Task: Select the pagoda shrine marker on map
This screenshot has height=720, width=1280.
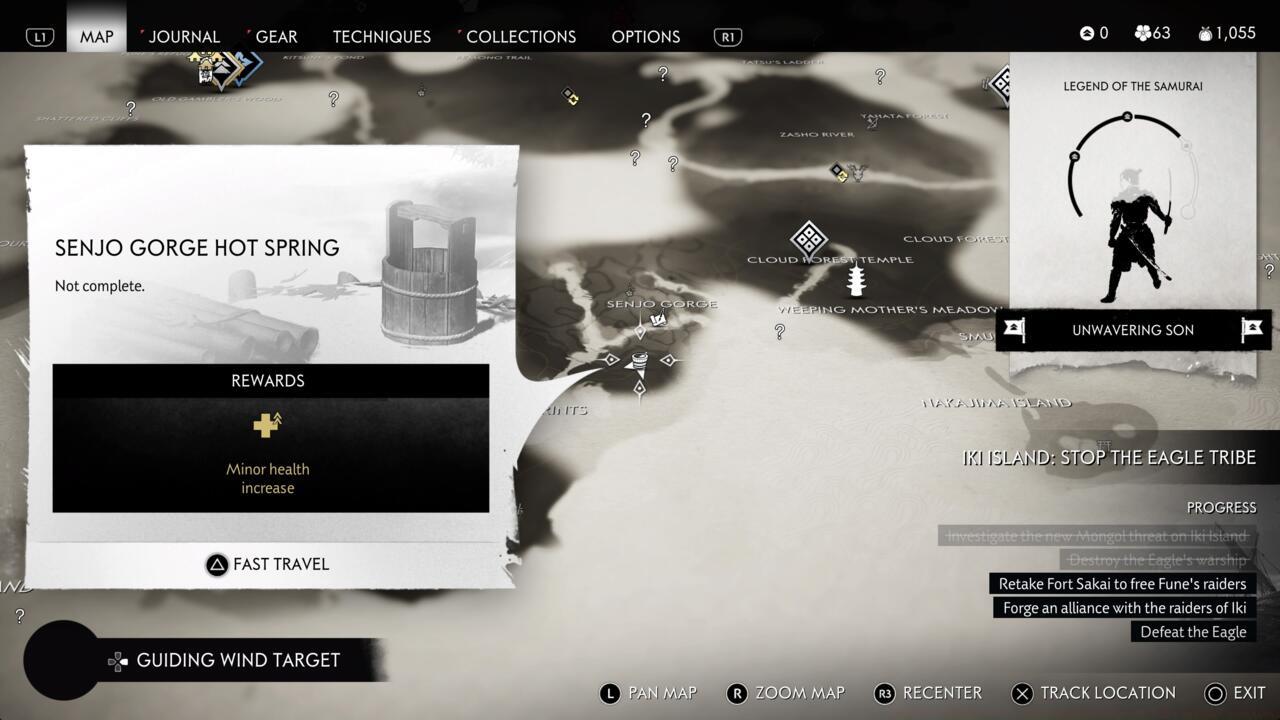Action: [x=856, y=281]
